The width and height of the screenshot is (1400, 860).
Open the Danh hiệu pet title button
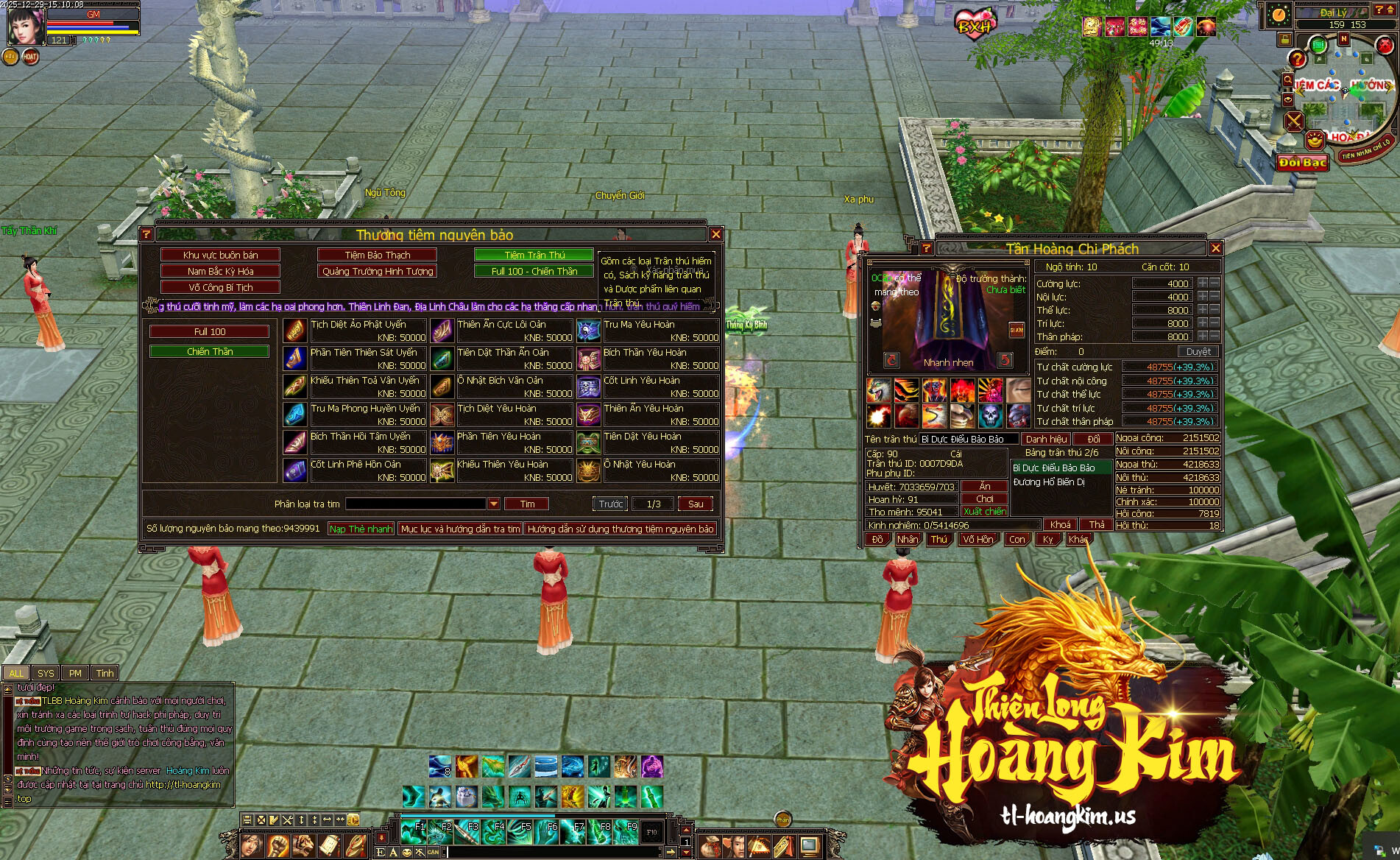click(1046, 439)
